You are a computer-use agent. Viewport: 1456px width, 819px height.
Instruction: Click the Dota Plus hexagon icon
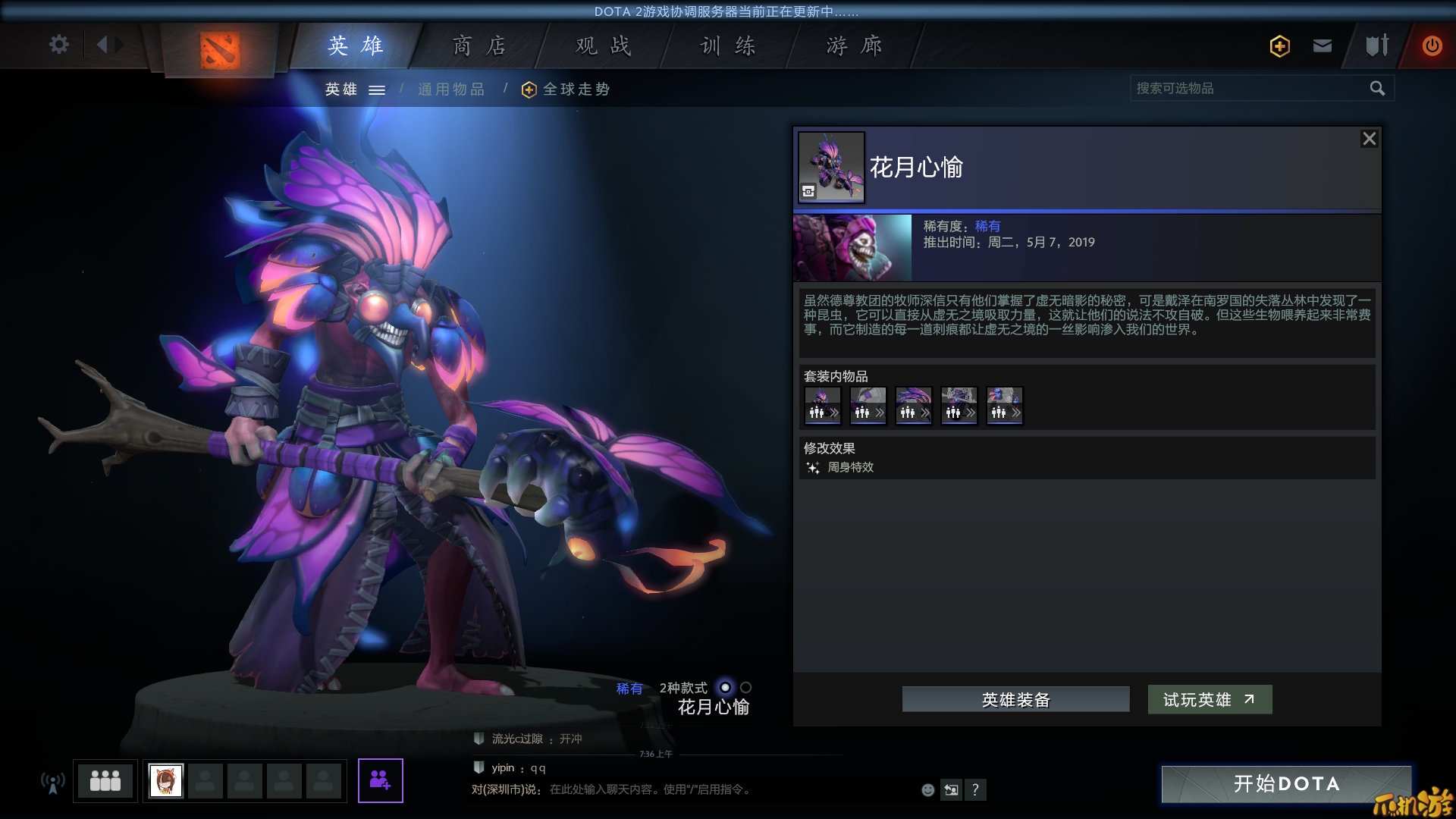pos(1279,46)
